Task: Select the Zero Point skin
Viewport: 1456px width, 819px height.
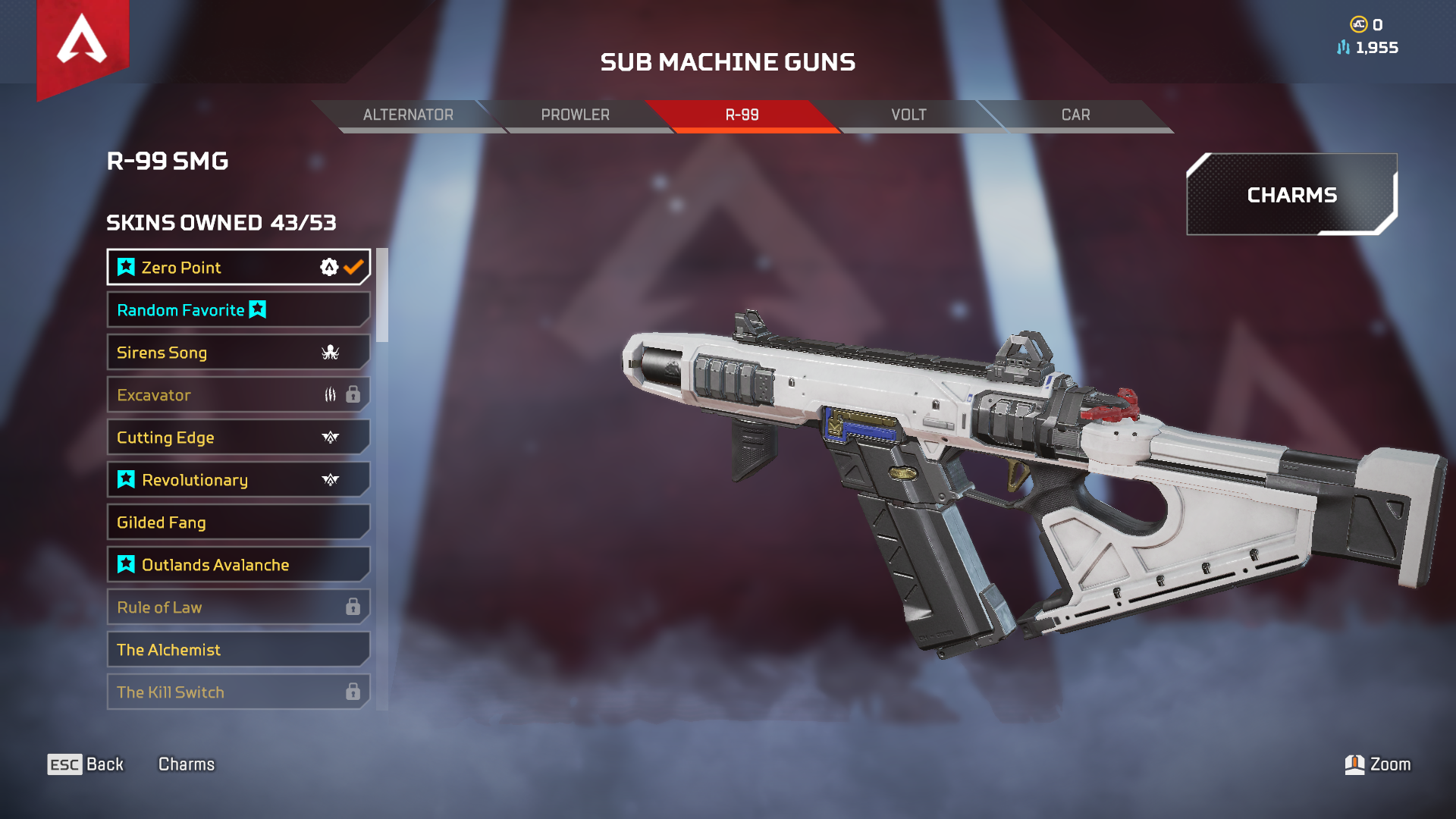Action: pyautogui.click(x=238, y=268)
